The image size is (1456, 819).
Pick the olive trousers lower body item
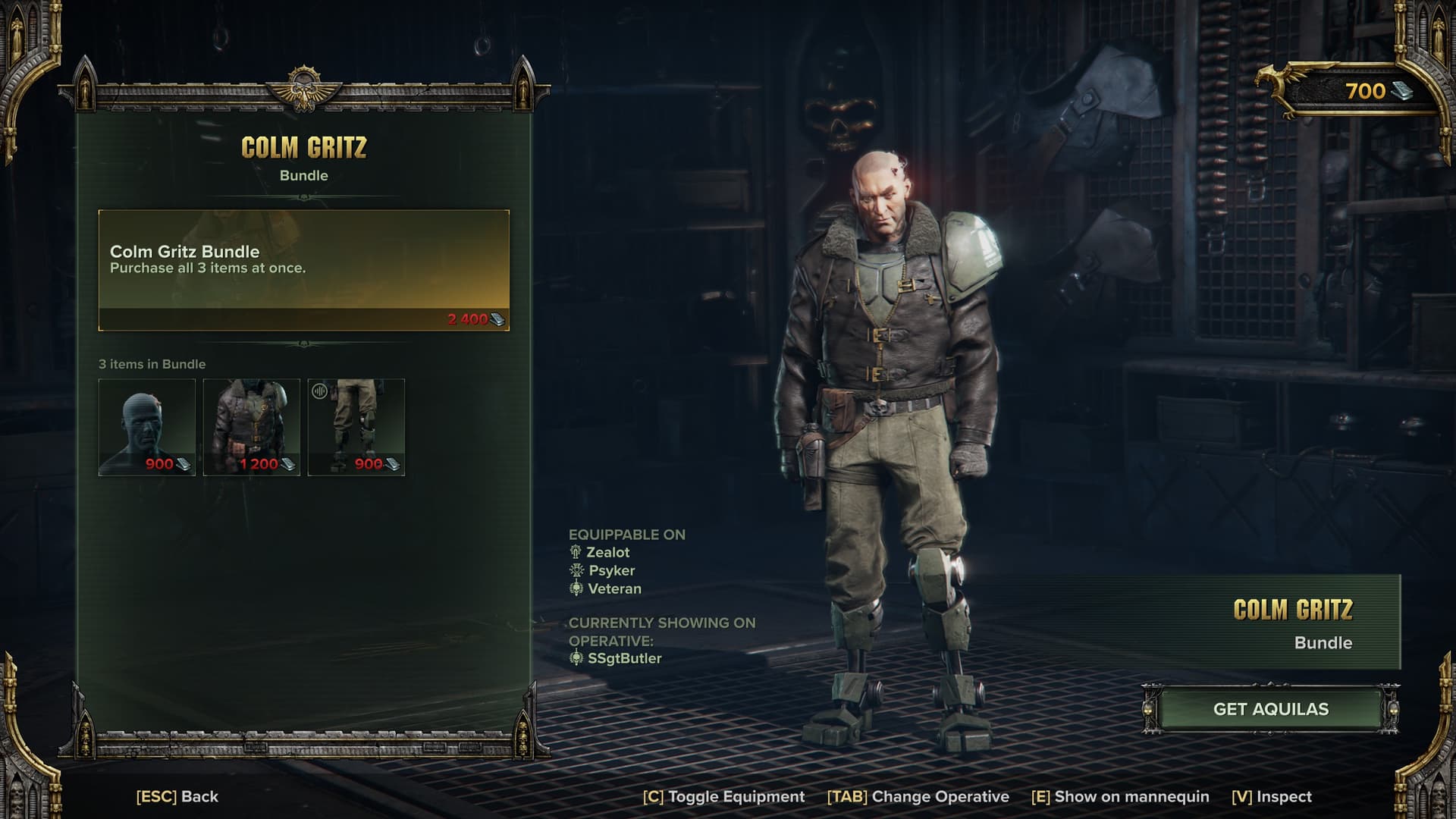[x=356, y=427]
